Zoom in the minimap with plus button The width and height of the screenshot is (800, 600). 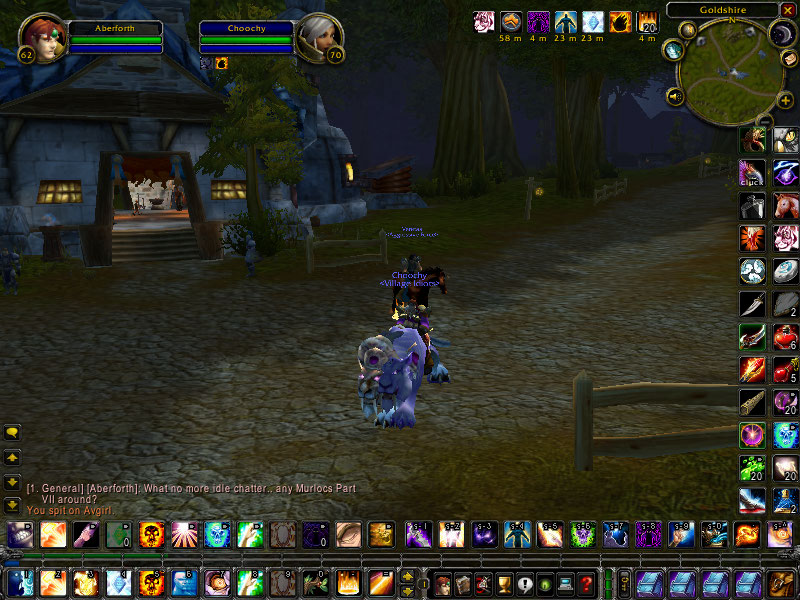[784, 101]
